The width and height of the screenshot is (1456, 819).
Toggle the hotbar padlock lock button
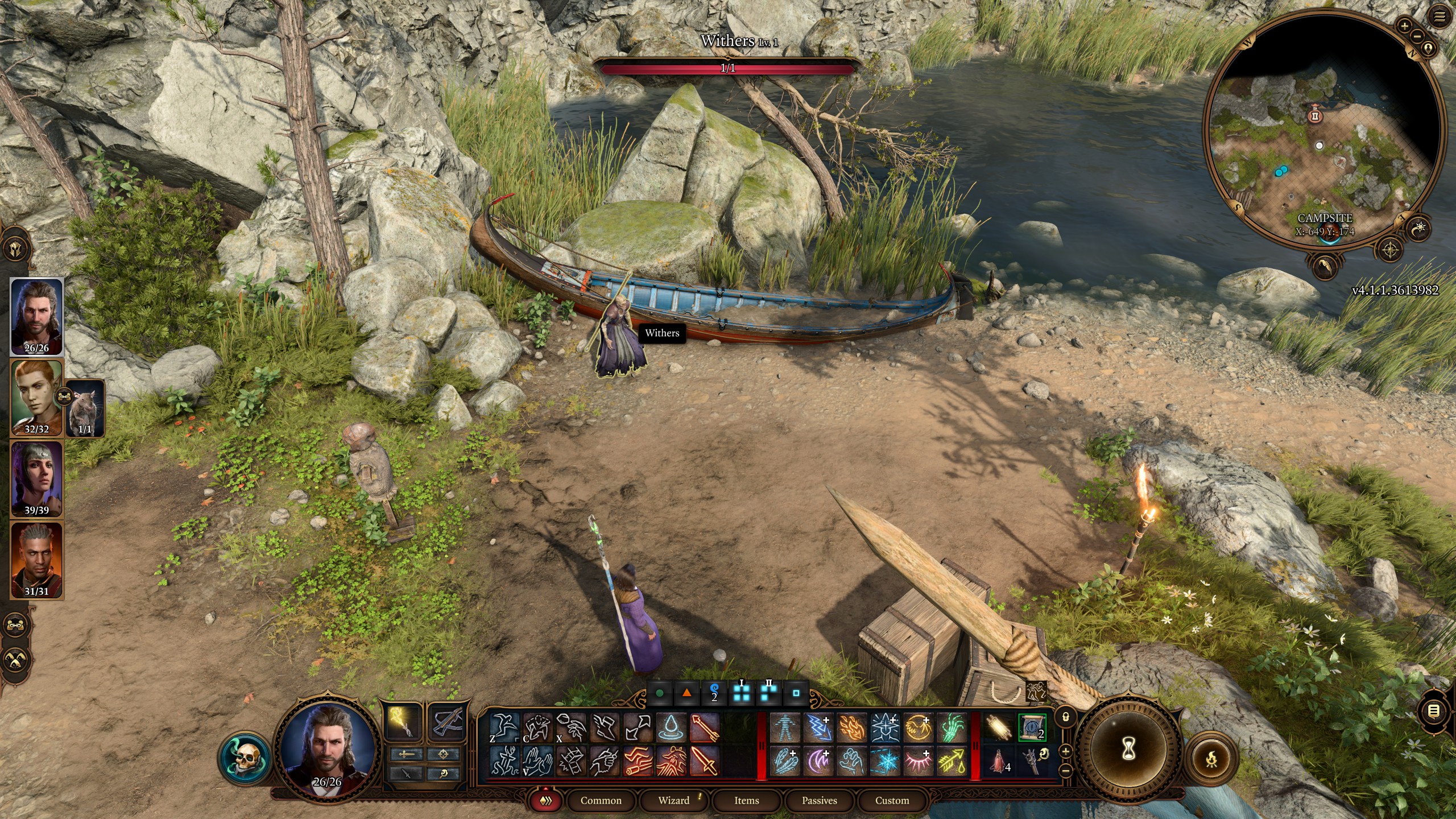1066,717
